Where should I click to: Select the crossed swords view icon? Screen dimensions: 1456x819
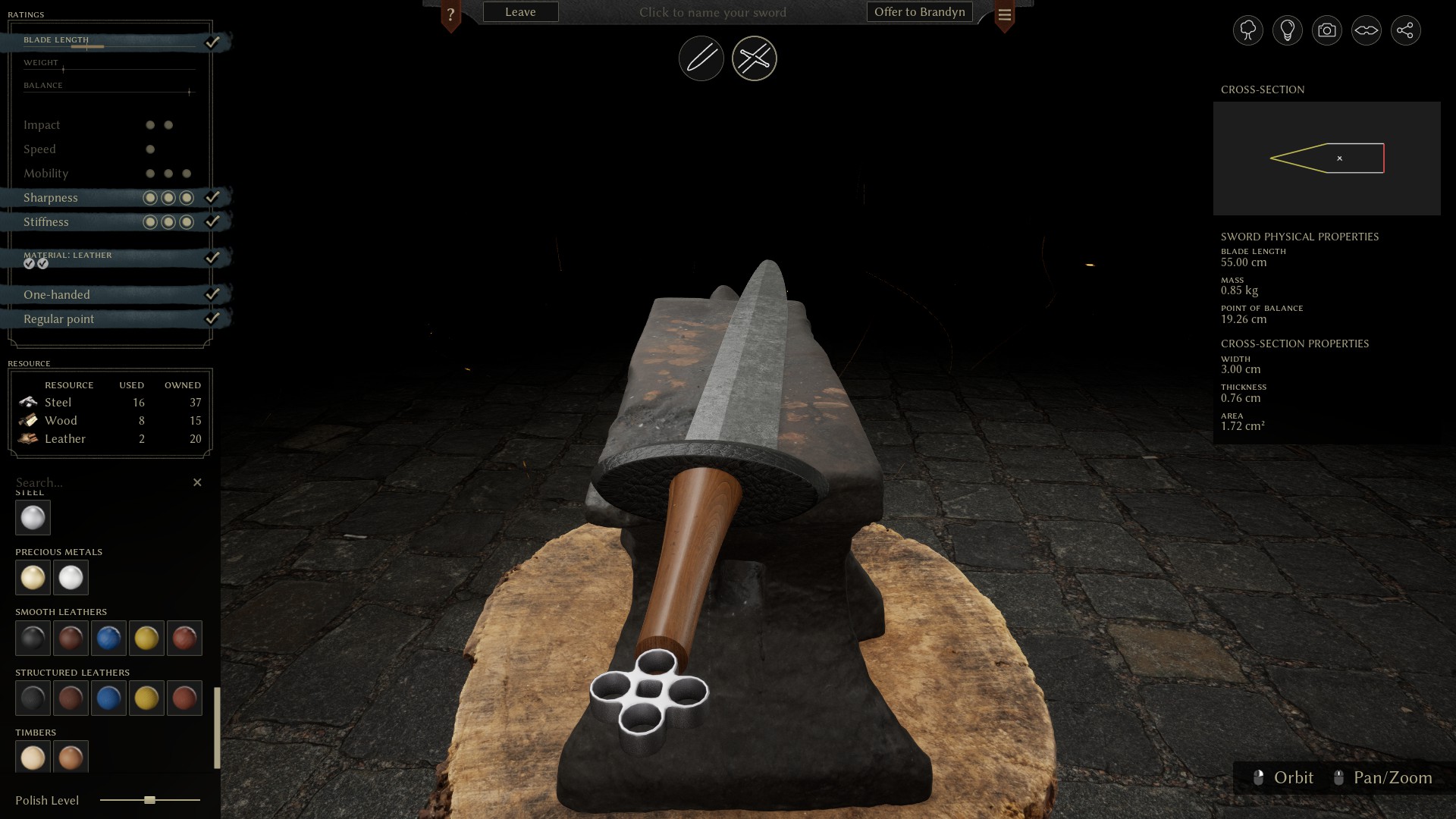[754, 58]
